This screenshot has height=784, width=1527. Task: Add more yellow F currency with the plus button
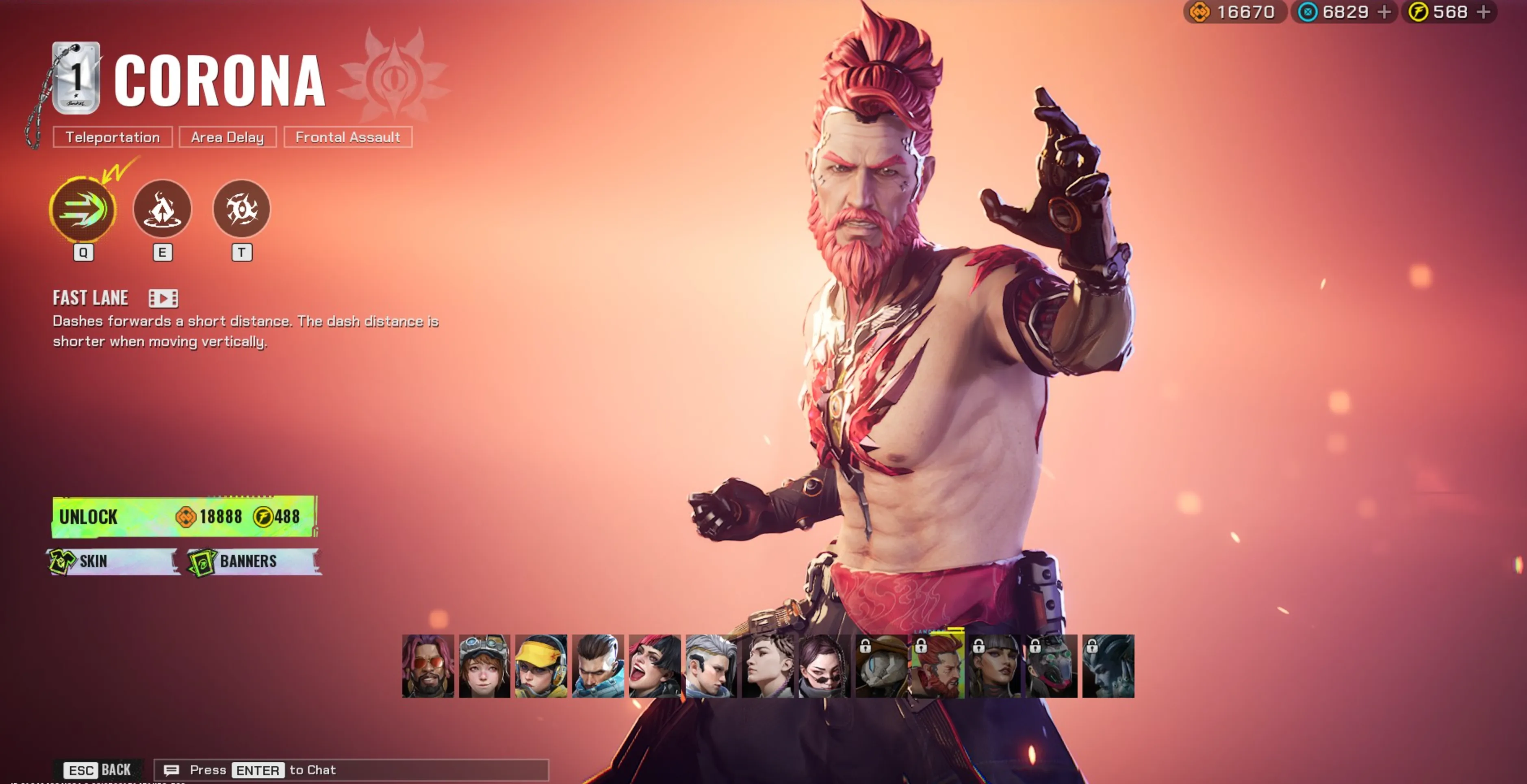(x=1483, y=12)
